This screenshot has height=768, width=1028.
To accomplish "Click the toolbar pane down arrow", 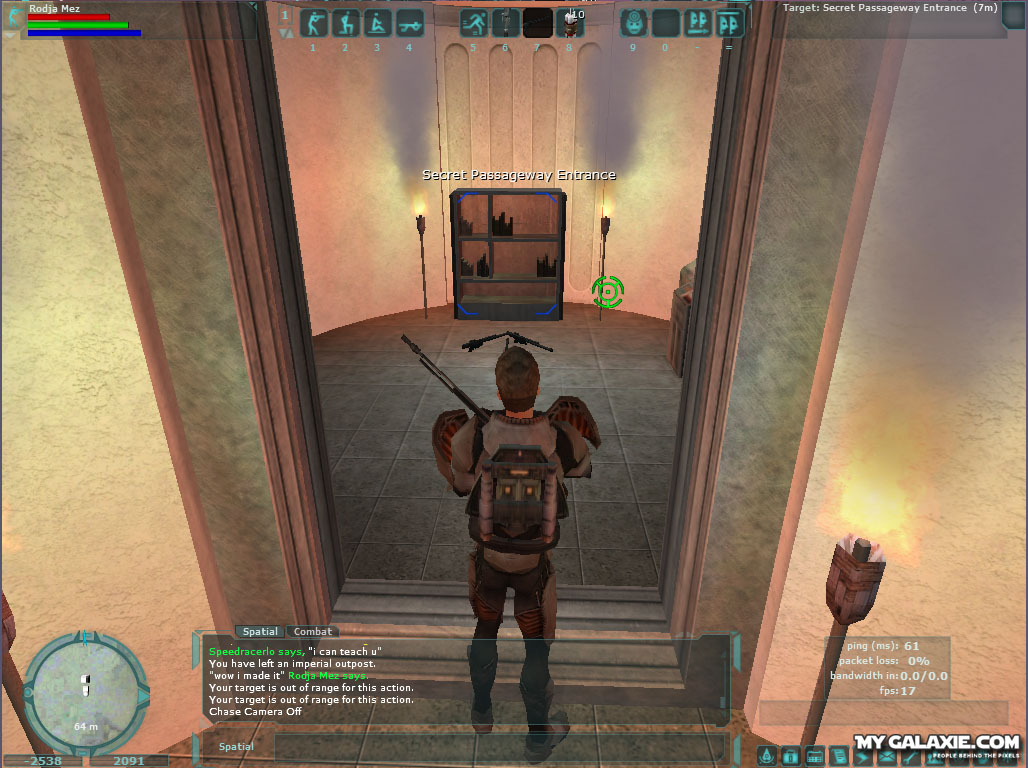I will point(286,34).
